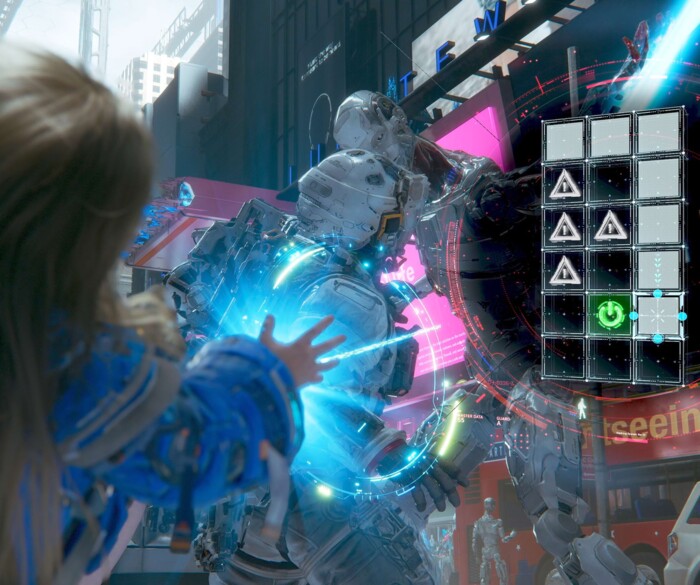Select the green power icon tile
This screenshot has height=585, width=700.
click(x=611, y=316)
